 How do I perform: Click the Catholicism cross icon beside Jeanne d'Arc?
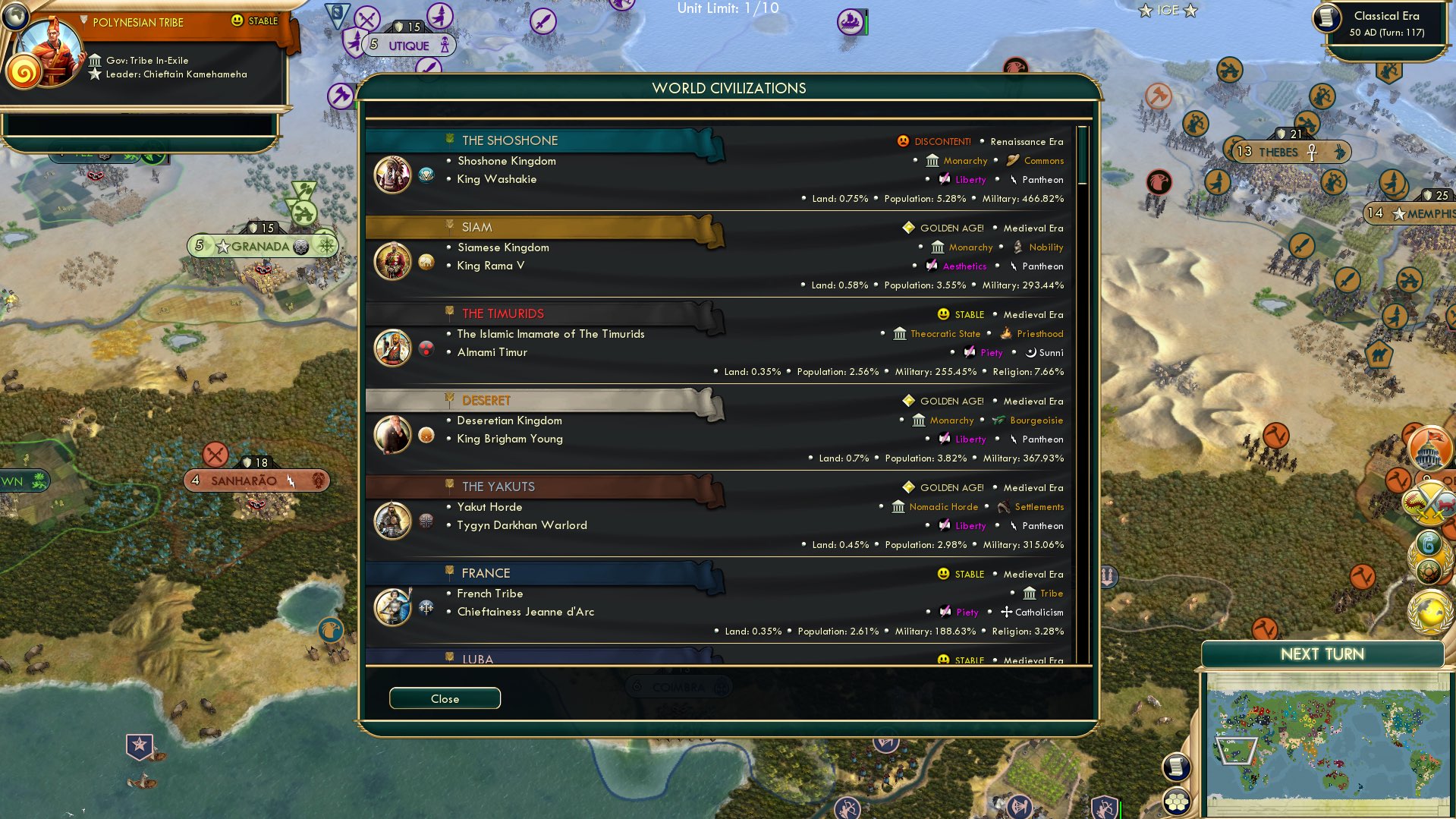click(1005, 612)
